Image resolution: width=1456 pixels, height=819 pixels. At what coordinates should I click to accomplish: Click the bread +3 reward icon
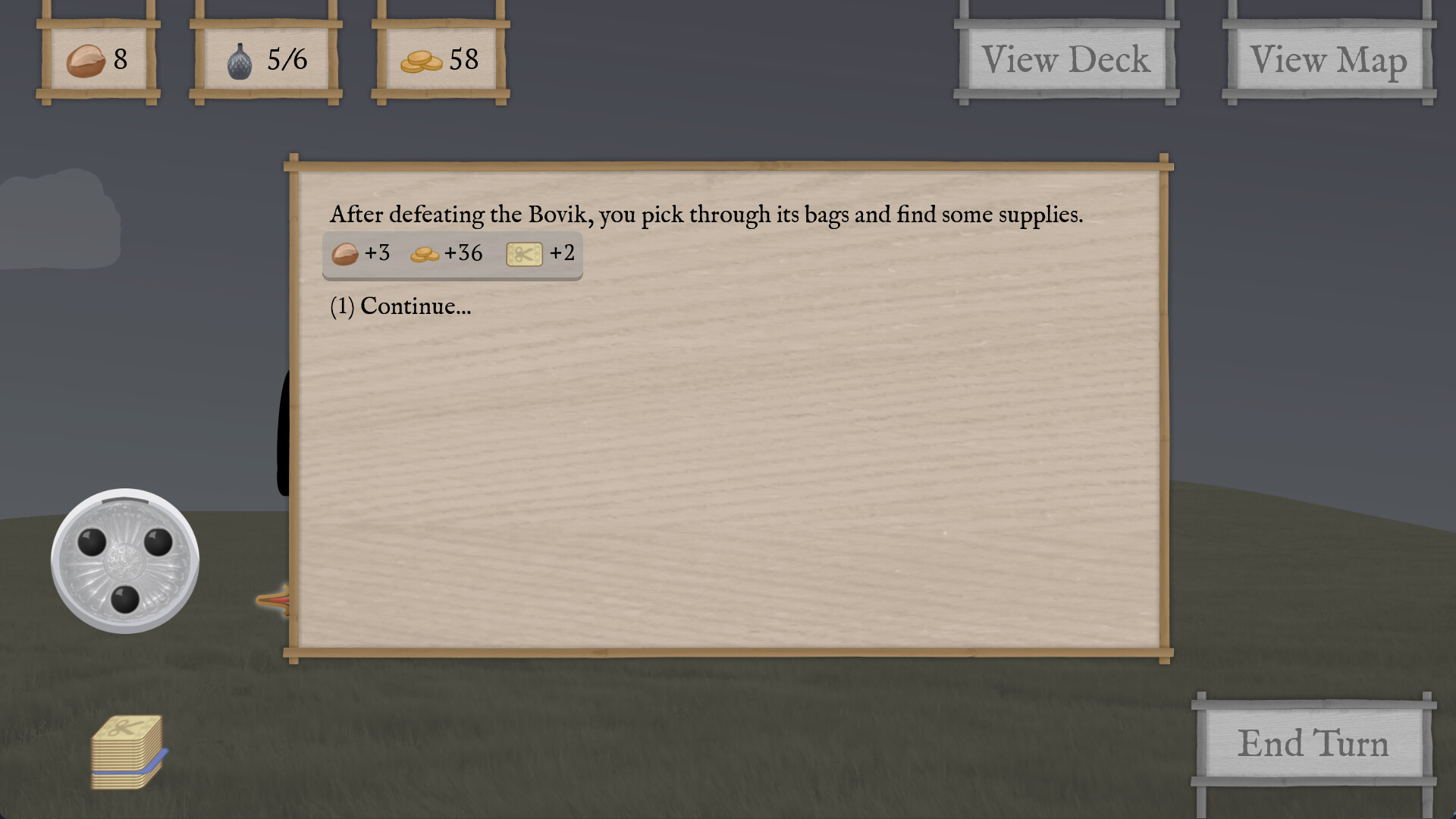pos(345,254)
